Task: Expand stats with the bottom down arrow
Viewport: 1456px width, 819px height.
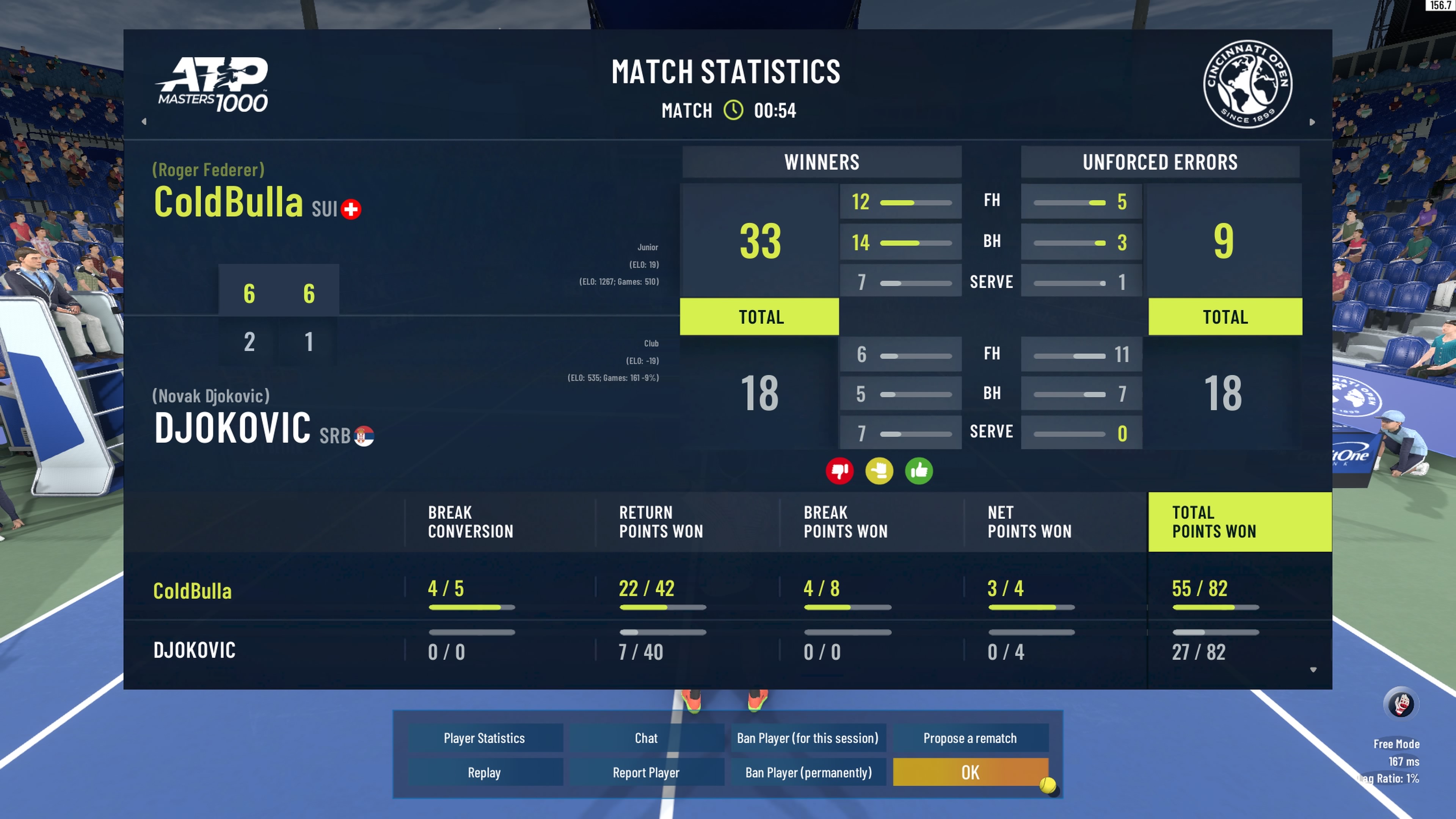Action: click(1313, 670)
